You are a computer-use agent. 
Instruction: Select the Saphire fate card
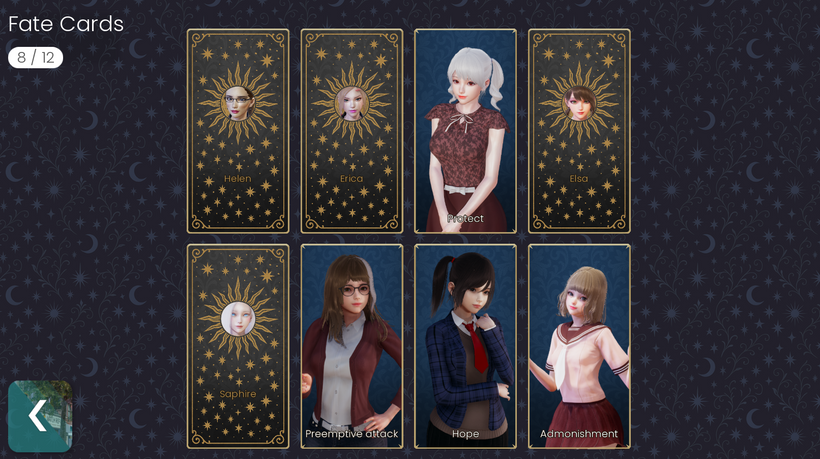tap(238, 346)
